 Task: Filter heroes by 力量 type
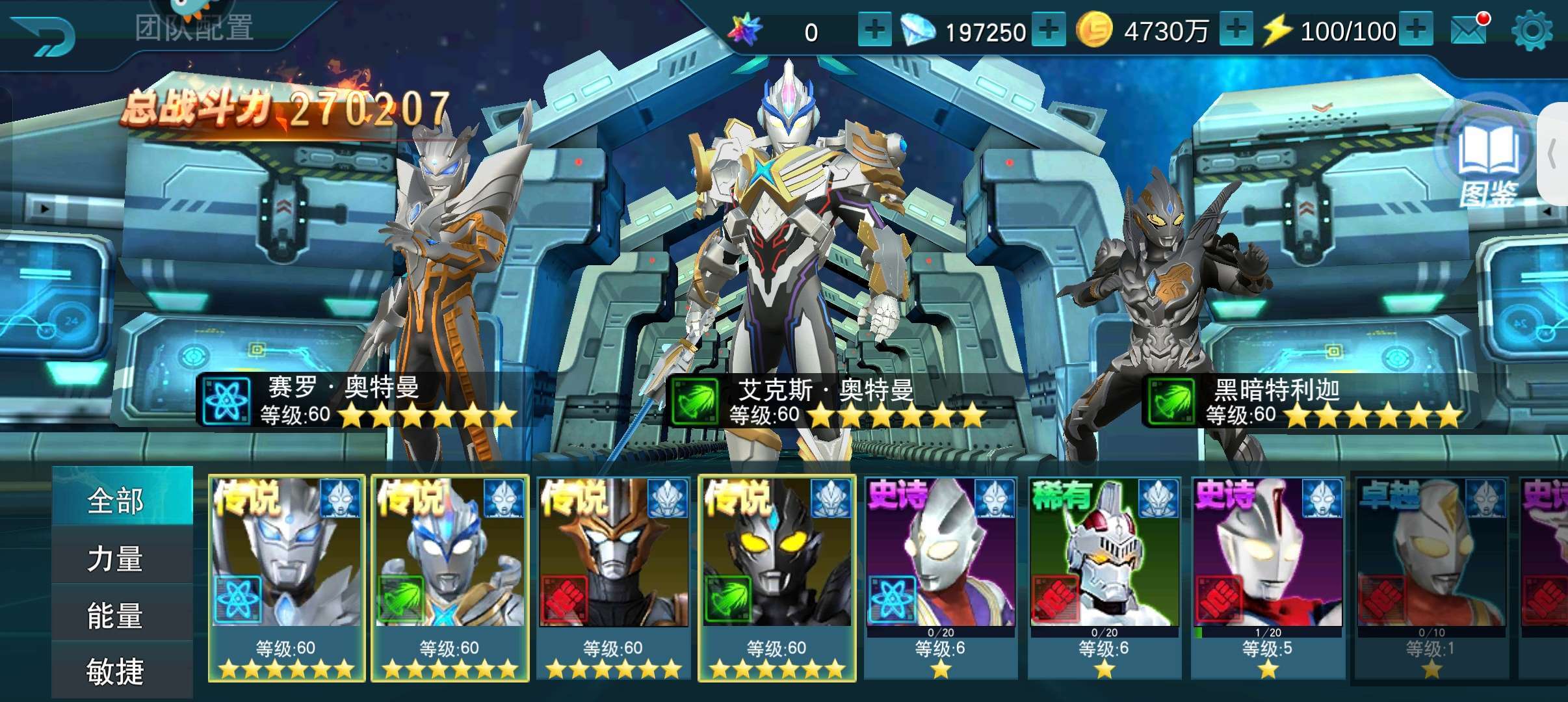[116, 558]
